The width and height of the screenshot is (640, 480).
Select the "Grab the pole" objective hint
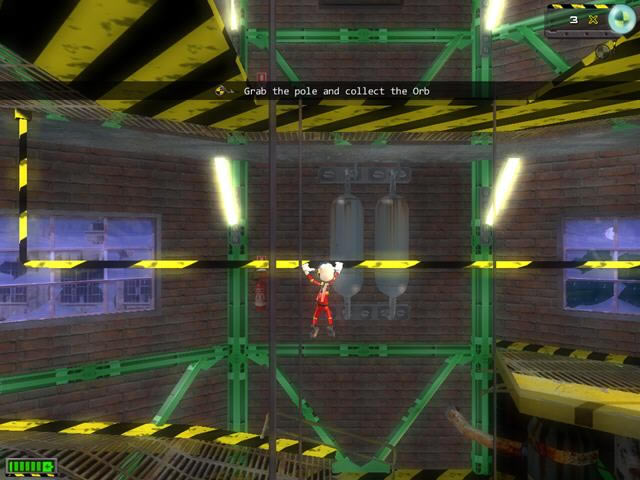(336, 91)
